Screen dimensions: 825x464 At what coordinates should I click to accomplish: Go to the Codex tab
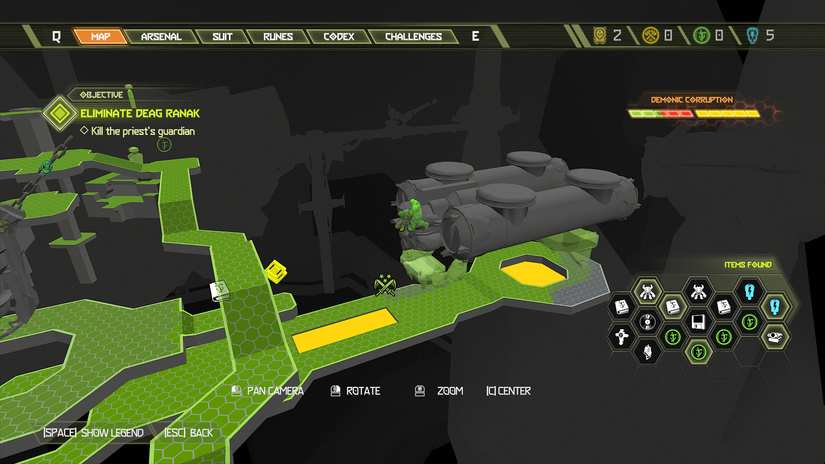pos(339,37)
